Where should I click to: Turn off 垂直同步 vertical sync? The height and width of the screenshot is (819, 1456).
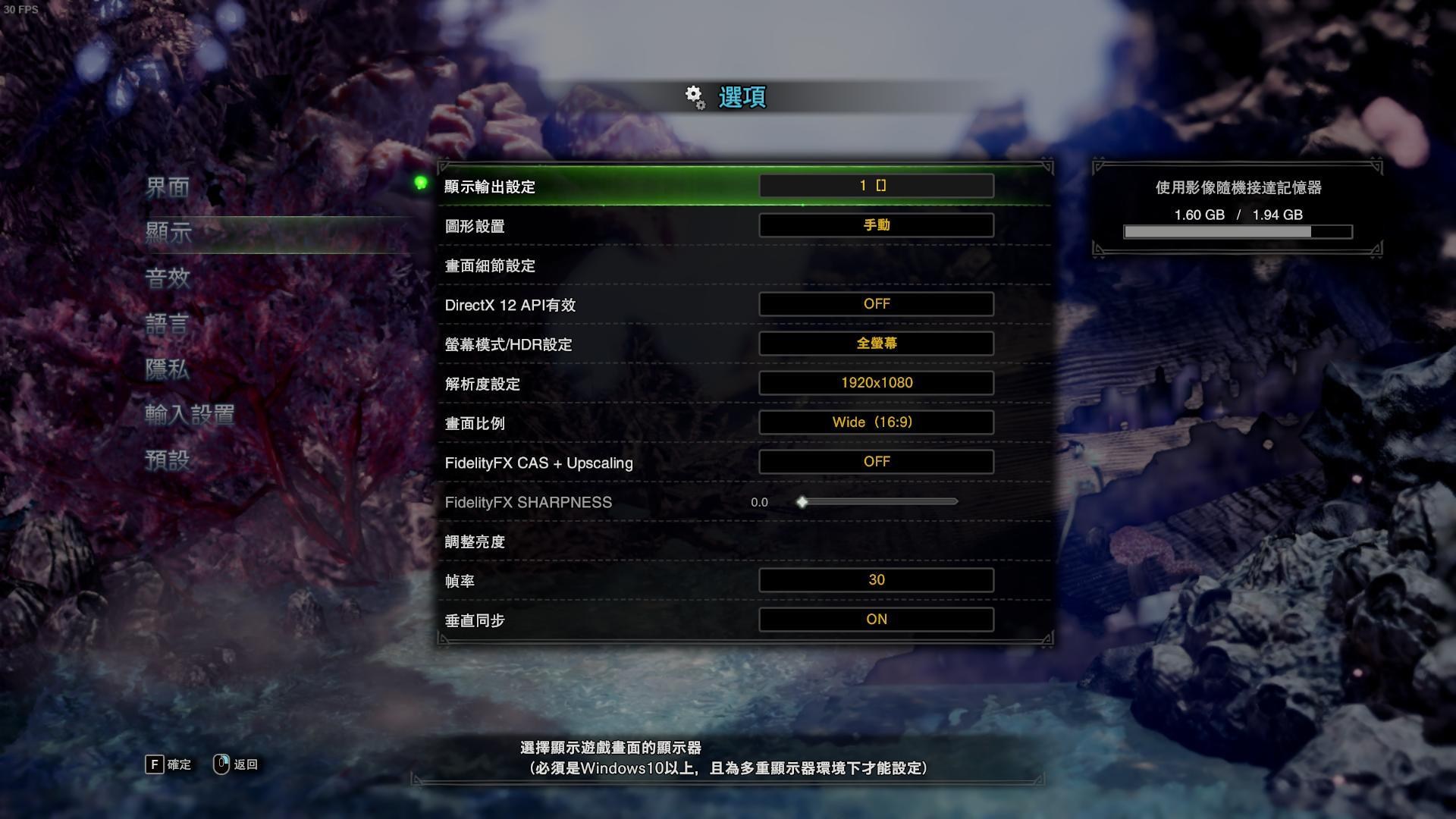[877, 619]
